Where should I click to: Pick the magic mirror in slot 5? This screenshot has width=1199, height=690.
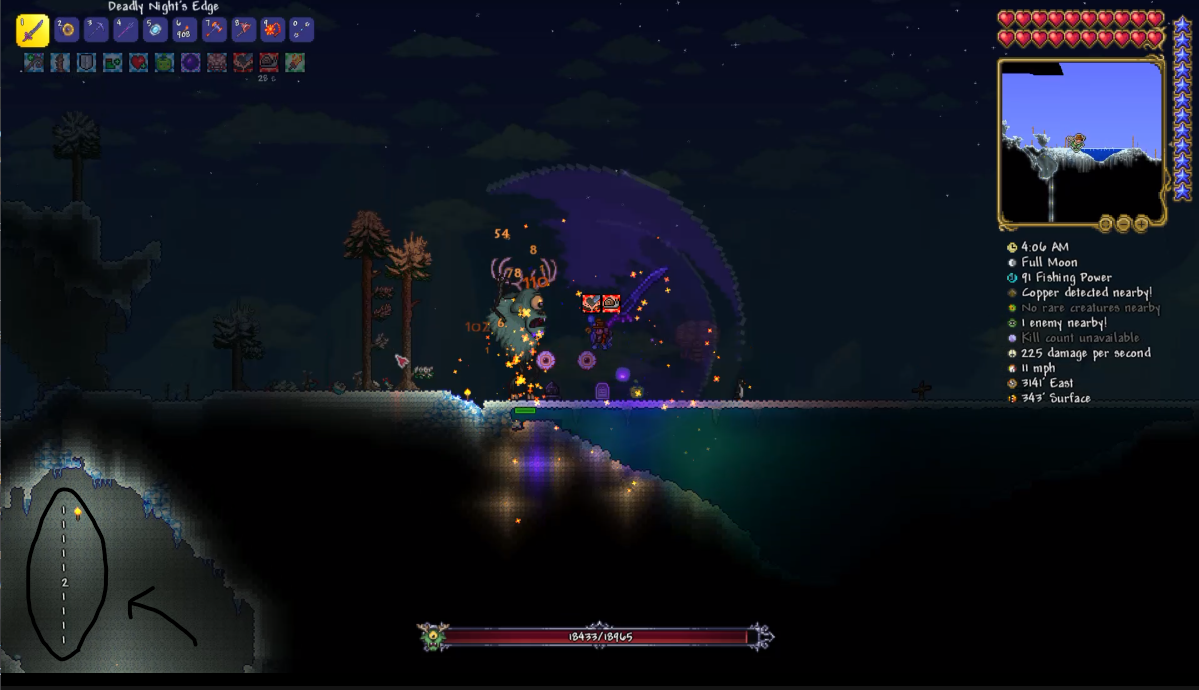155,30
